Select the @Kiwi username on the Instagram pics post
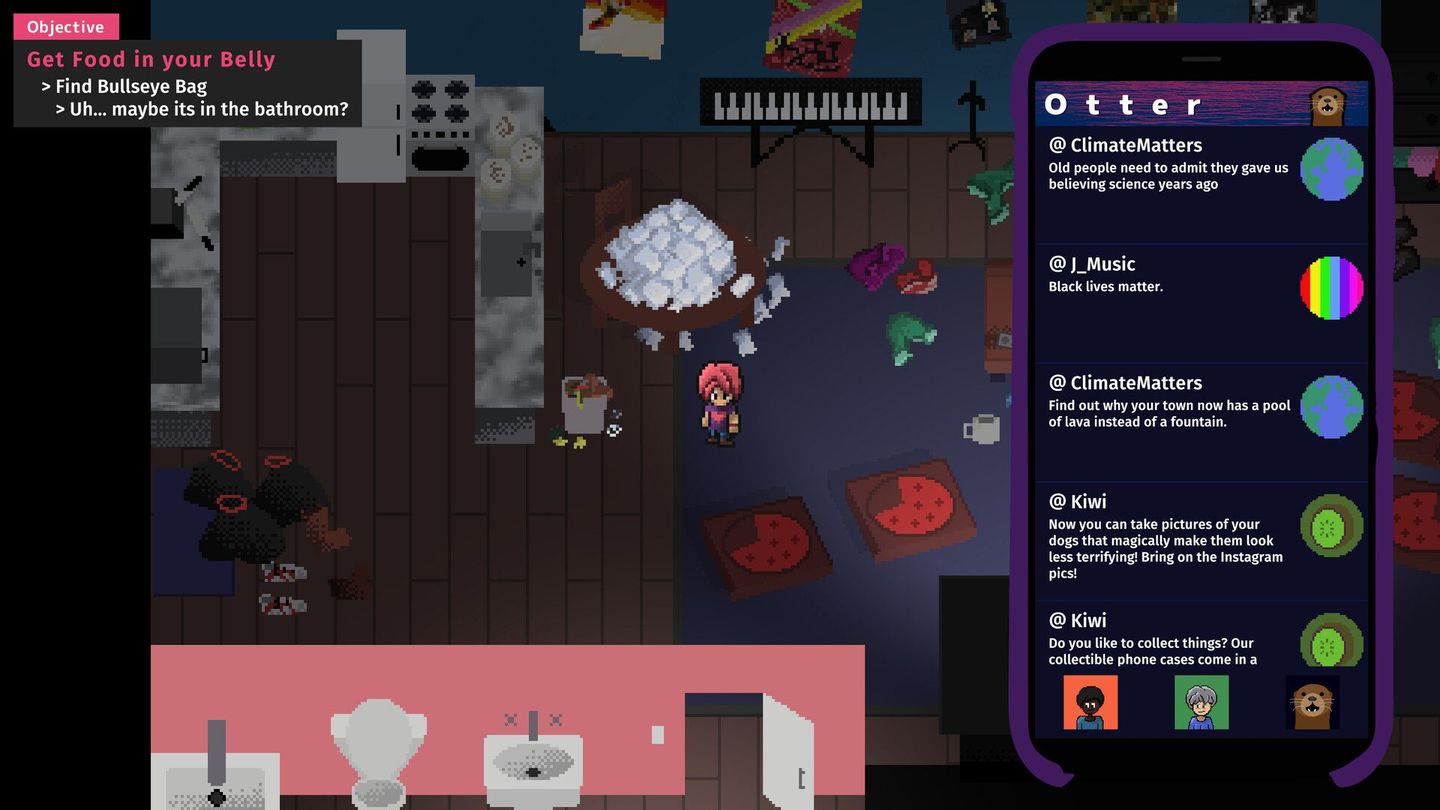Viewport: 1440px width, 810px height. click(x=1077, y=501)
